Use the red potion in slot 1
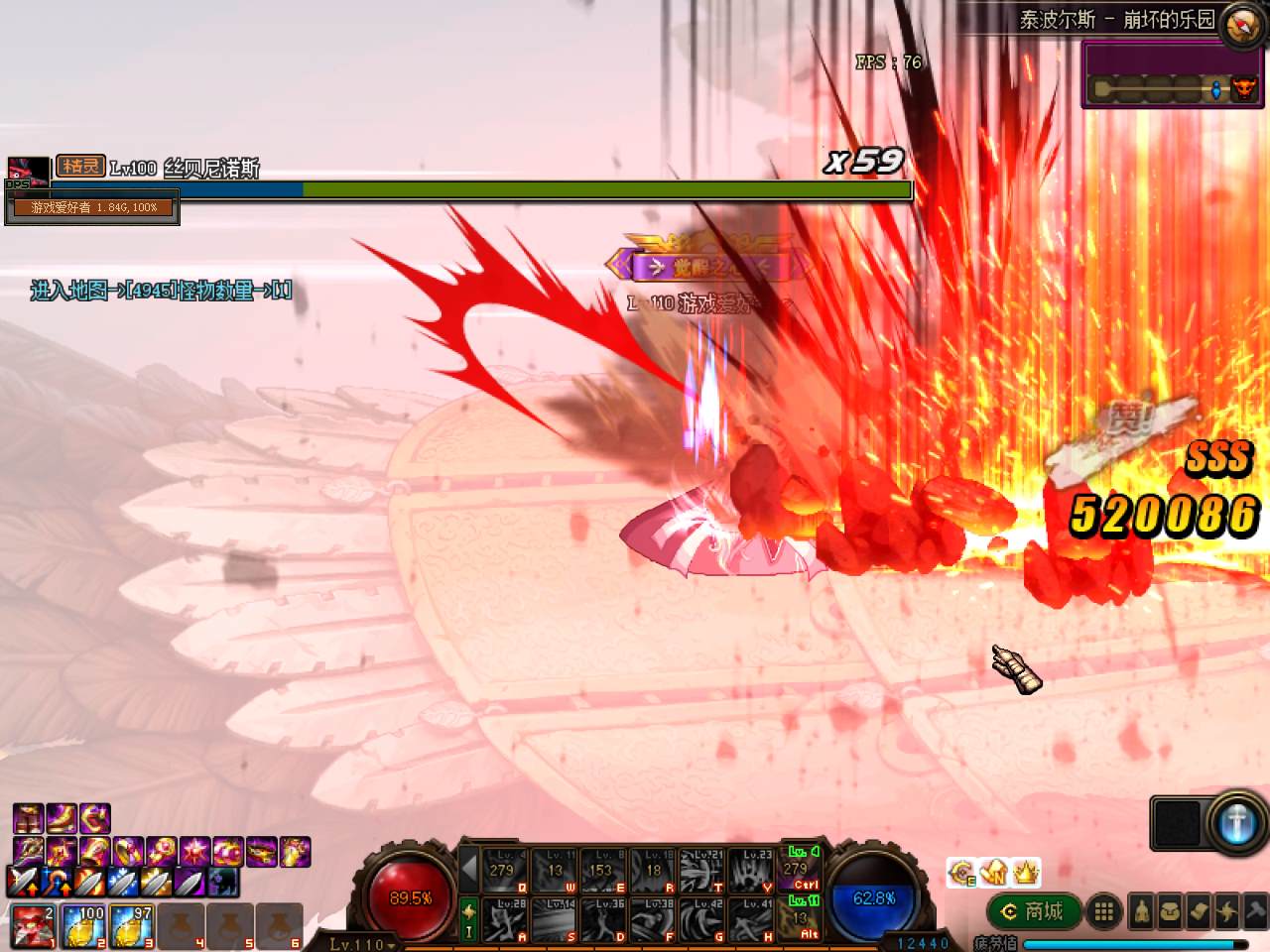1270x952 pixels. click(31, 926)
